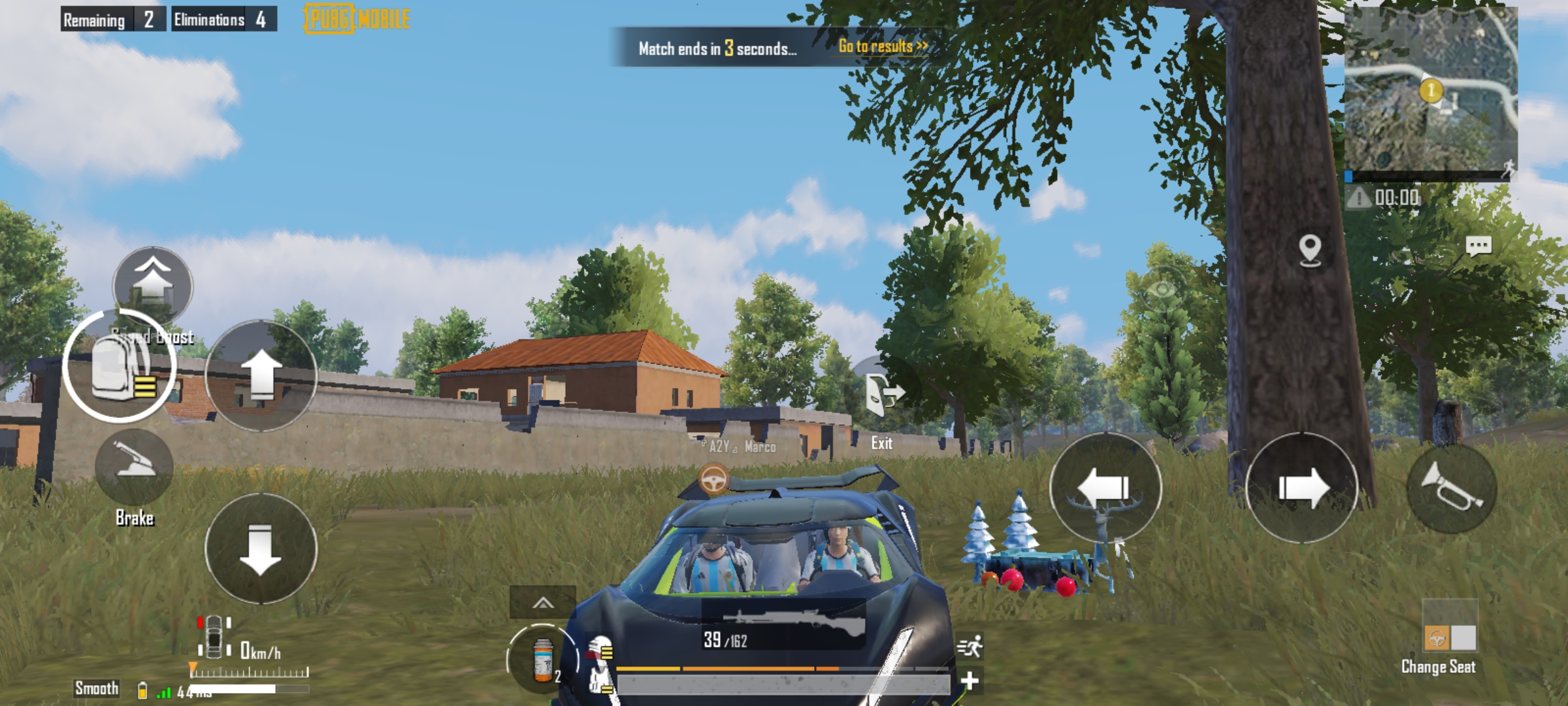
Task: Accelerate with the up arrow button
Action: 261,375
